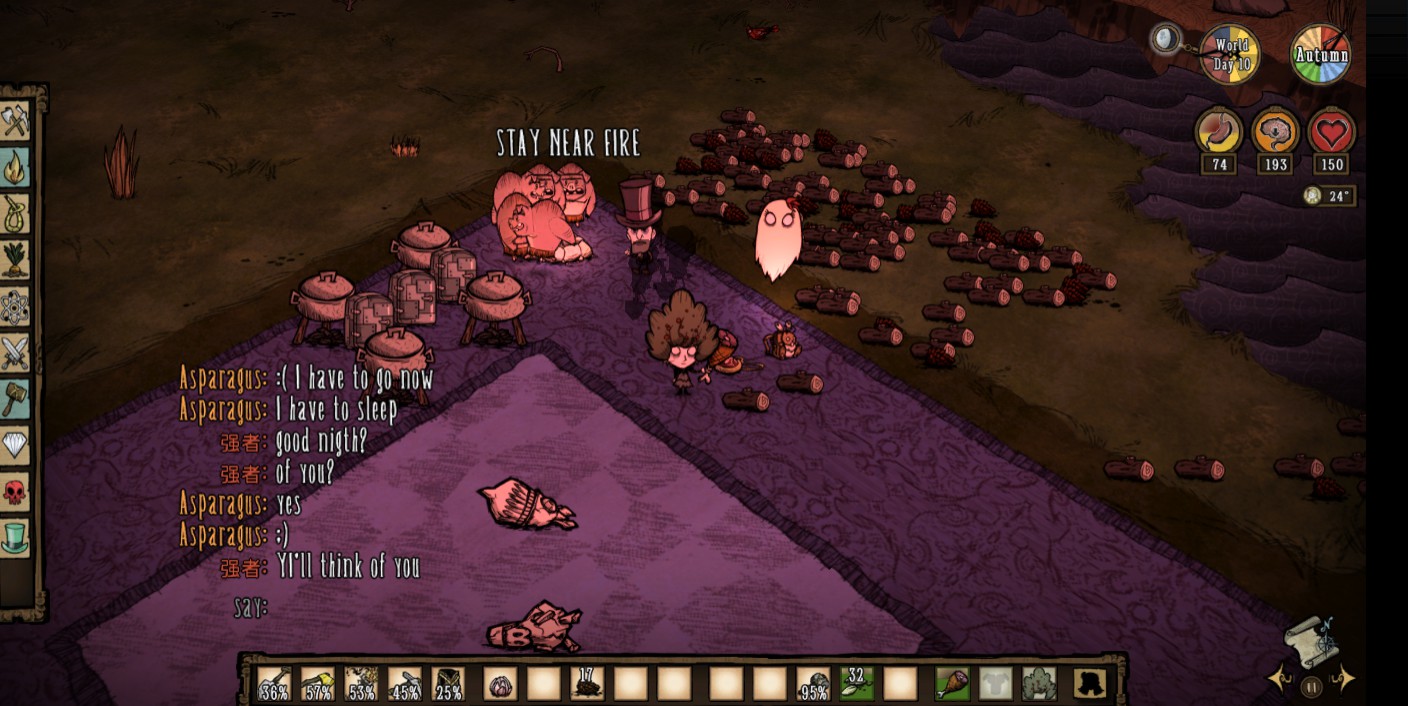Open the Tools crafting tab
The image size is (1408, 706).
point(15,122)
